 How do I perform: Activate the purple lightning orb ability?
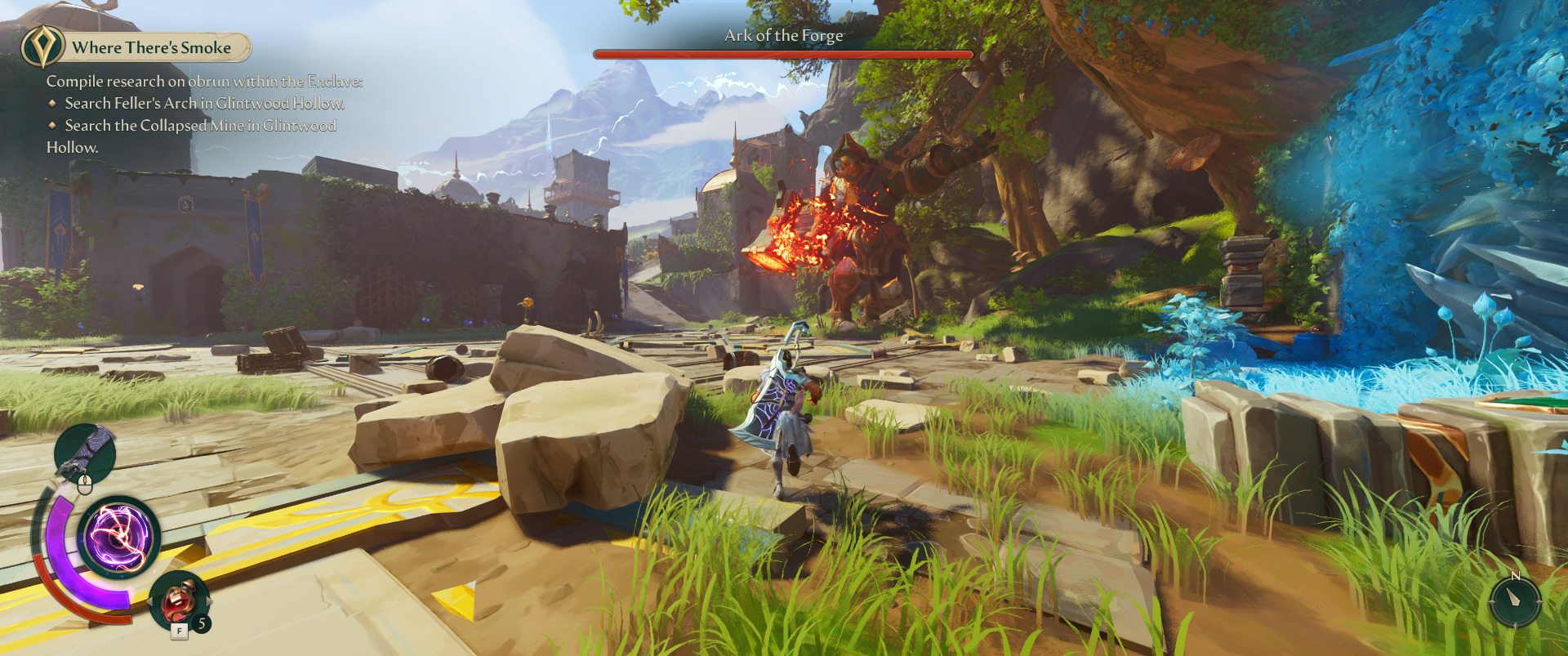(x=119, y=538)
